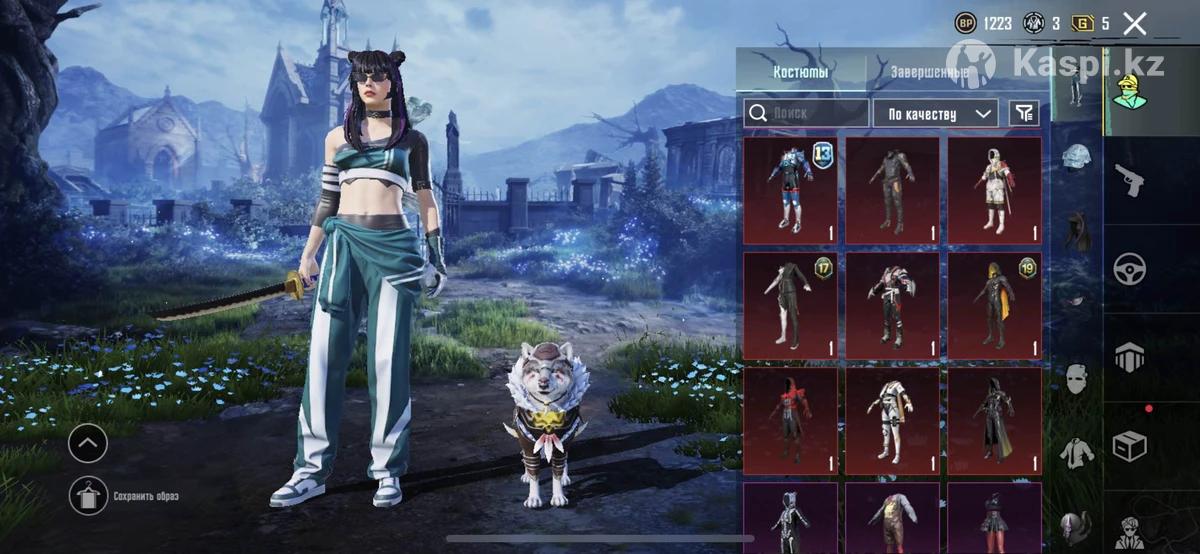Image resolution: width=1200 pixels, height=554 pixels.
Task: Open the filter funnel button
Action: pyautogui.click(x=1024, y=113)
